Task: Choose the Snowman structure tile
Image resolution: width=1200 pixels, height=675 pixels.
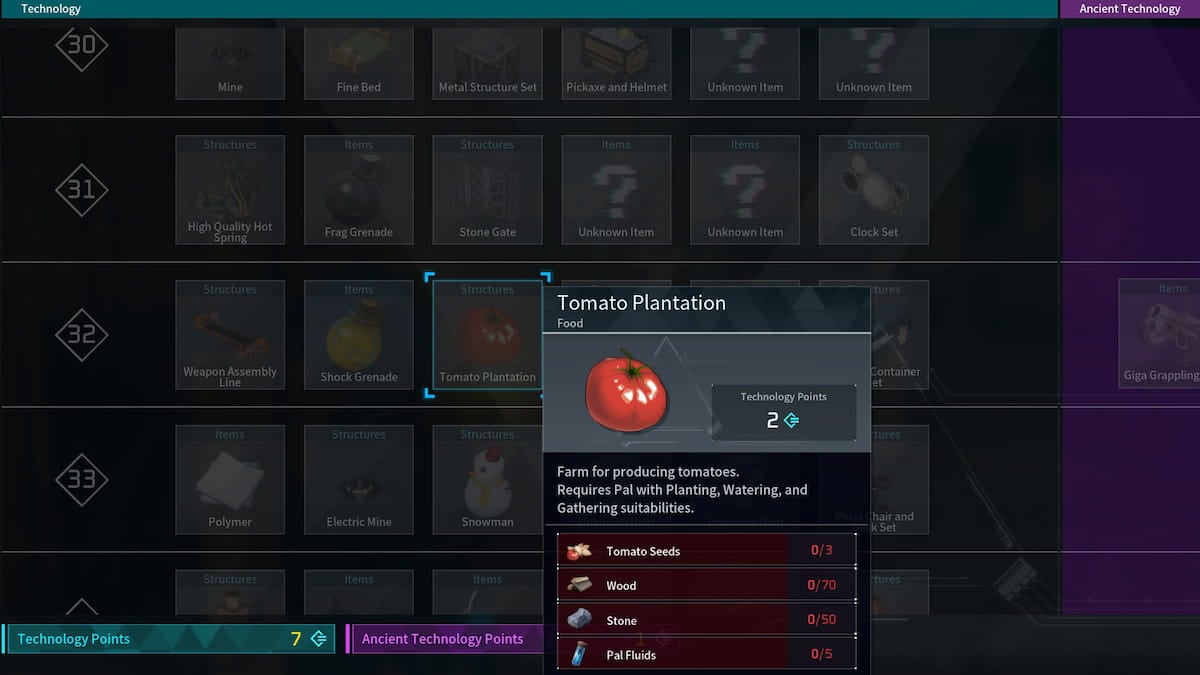Action: (x=487, y=480)
